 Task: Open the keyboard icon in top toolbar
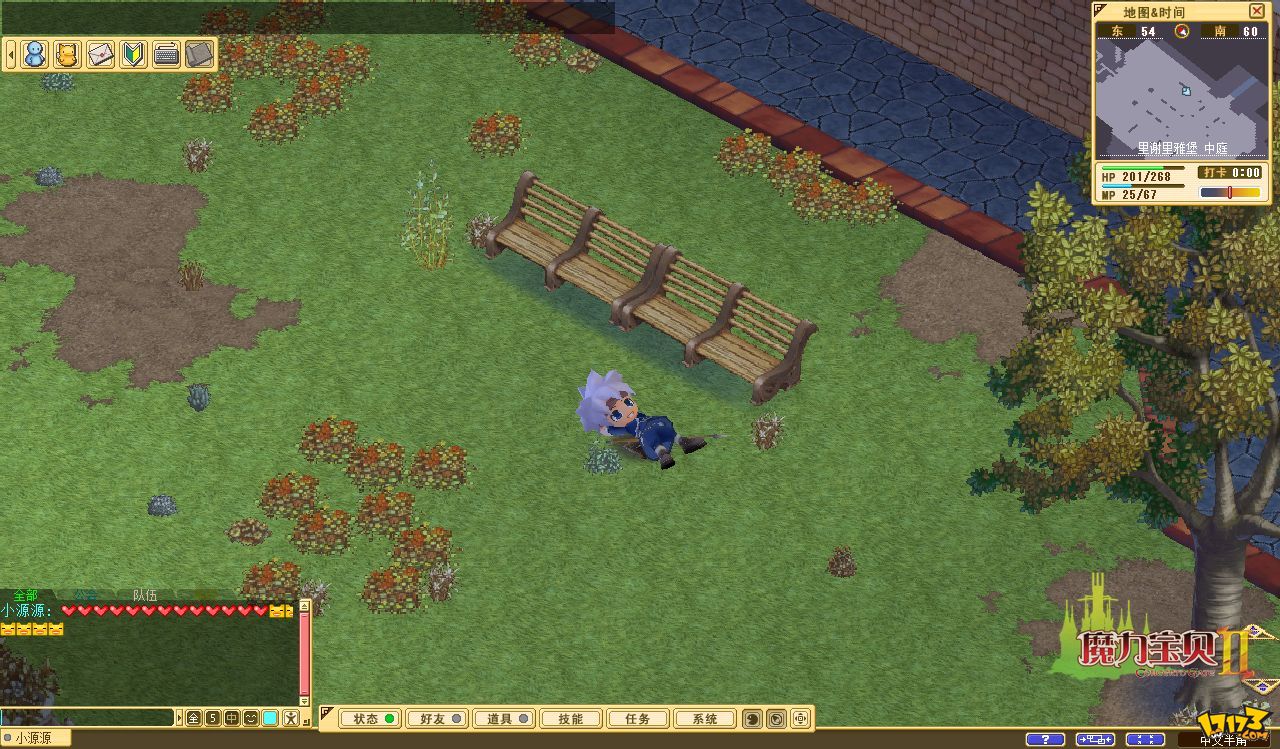pyautogui.click(x=166, y=54)
